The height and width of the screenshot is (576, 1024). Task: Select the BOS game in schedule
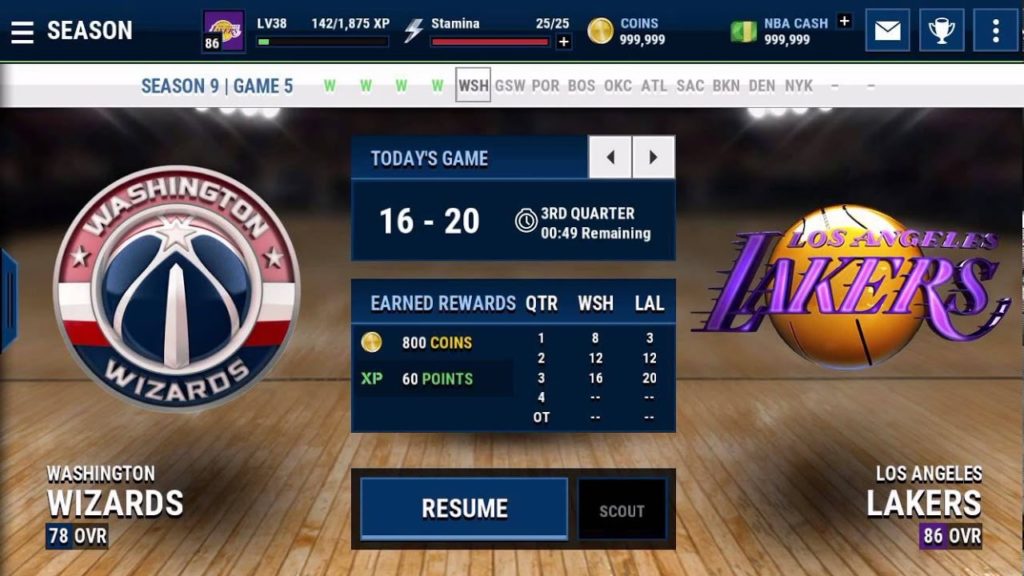click(582, 86)
